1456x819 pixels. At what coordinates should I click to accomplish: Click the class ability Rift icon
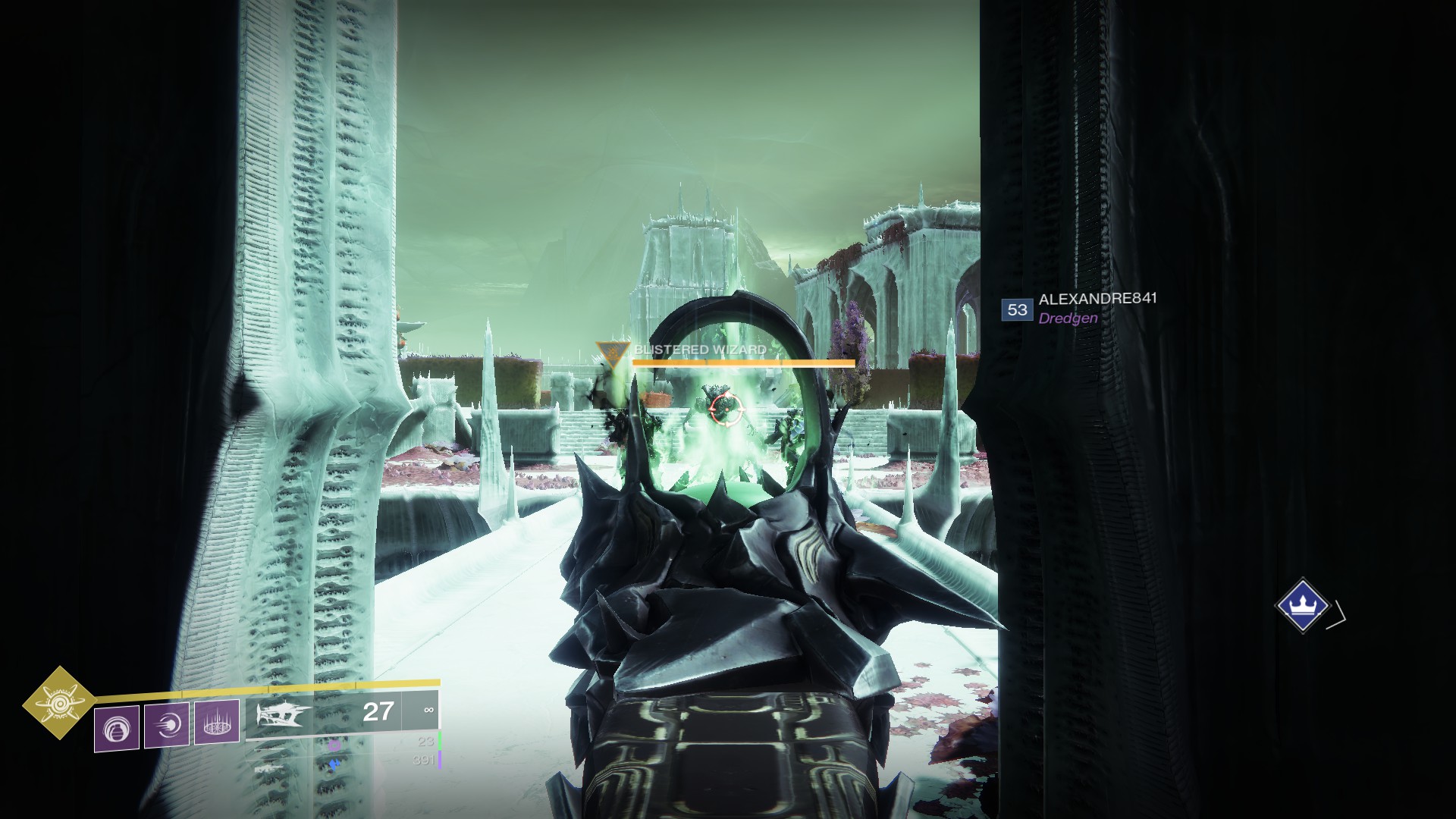coord(218,723)
